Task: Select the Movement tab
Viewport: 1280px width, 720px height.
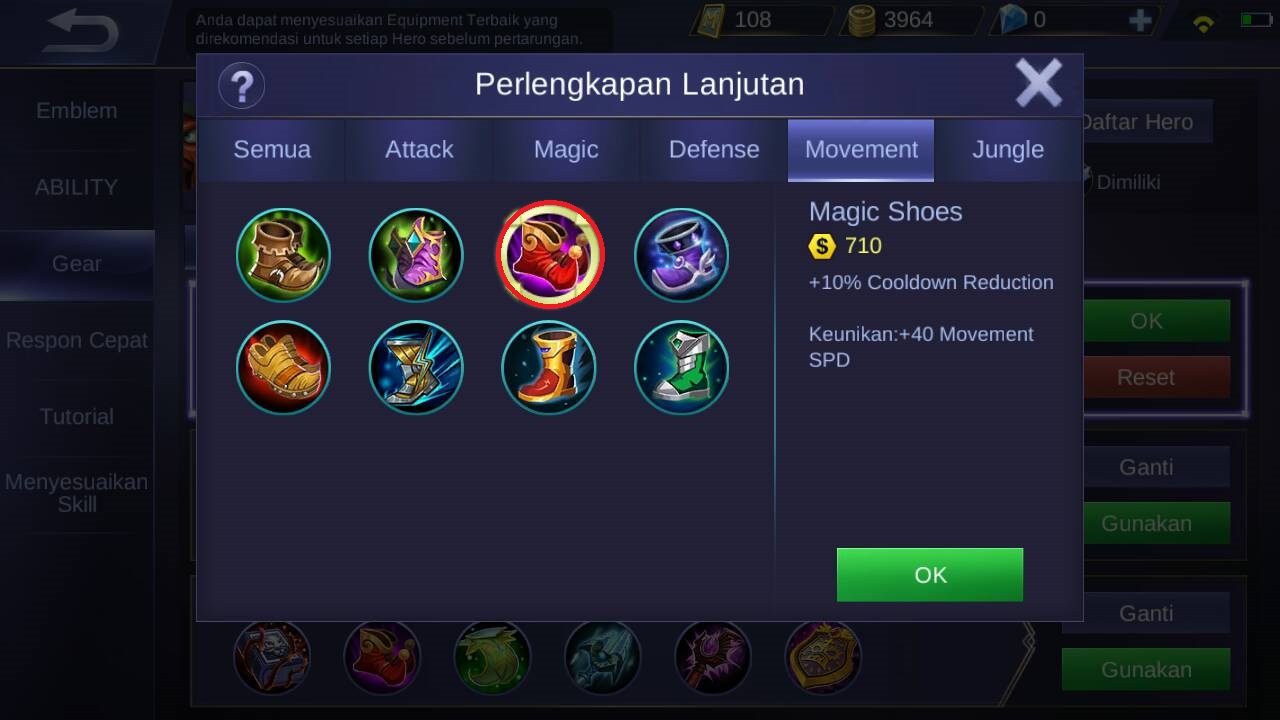Action: 861,150
